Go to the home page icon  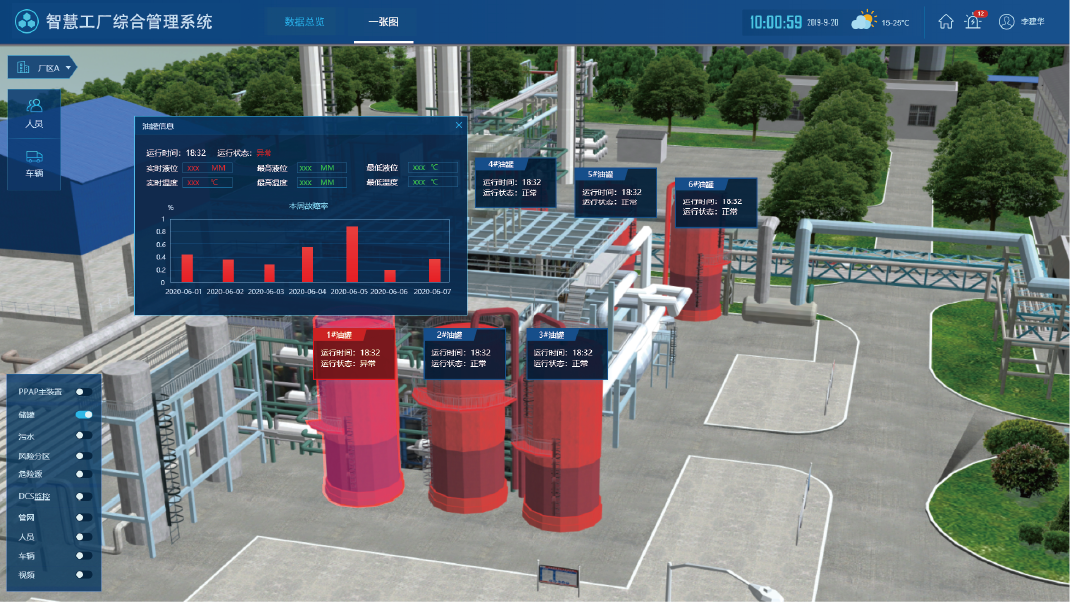coord(945,21)
